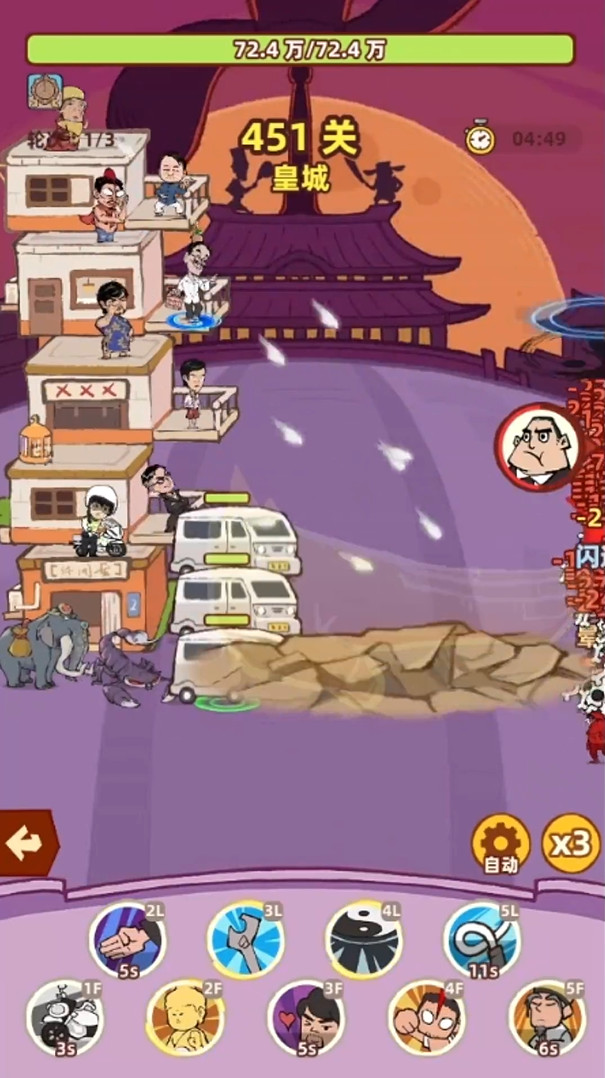This screenshot has height=1078, width=605.
Task: Open the clock icon in the top-left corner
Action: coord(45,91)
